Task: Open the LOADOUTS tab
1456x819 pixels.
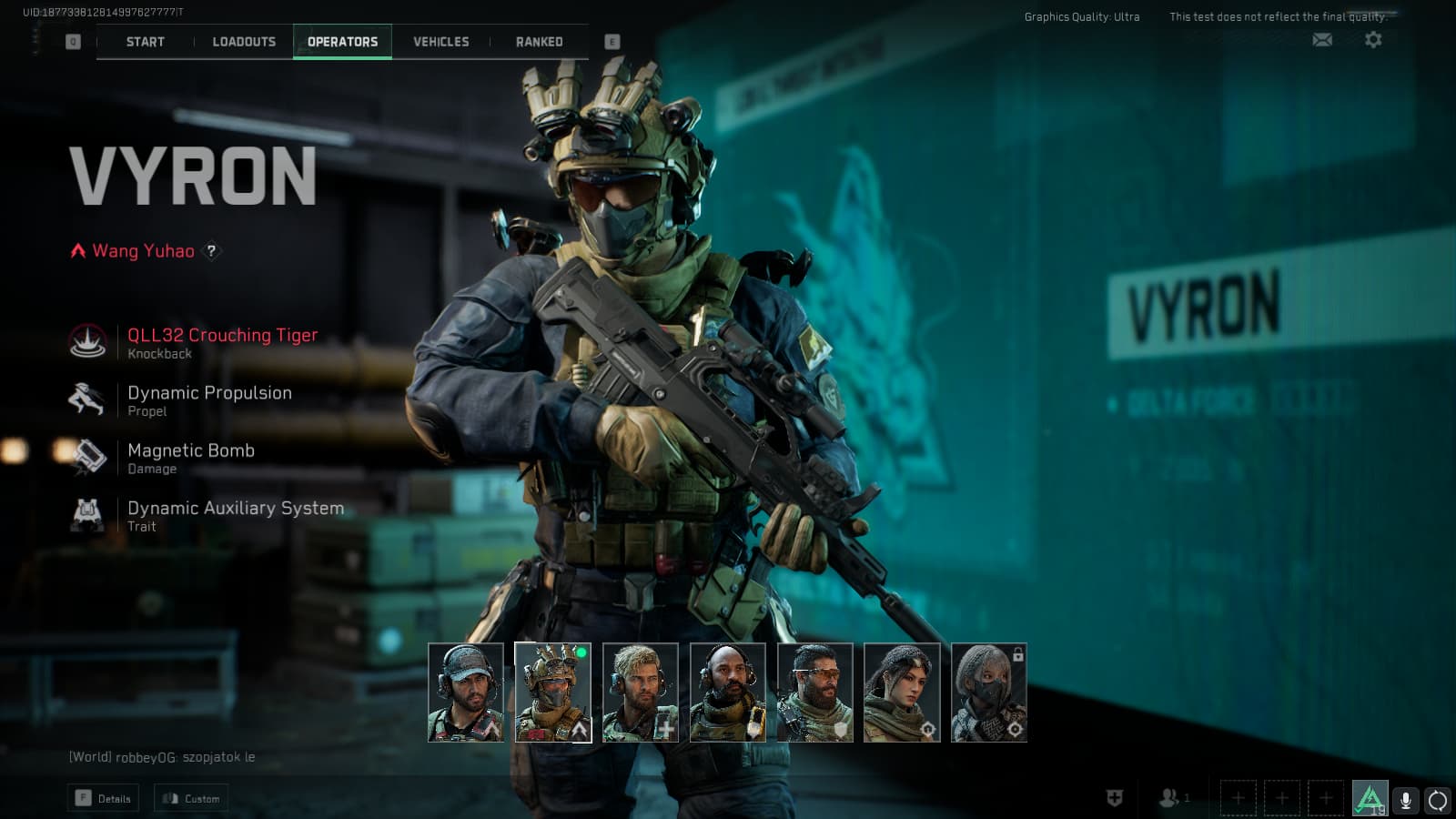Action: (x=244, y=42)
